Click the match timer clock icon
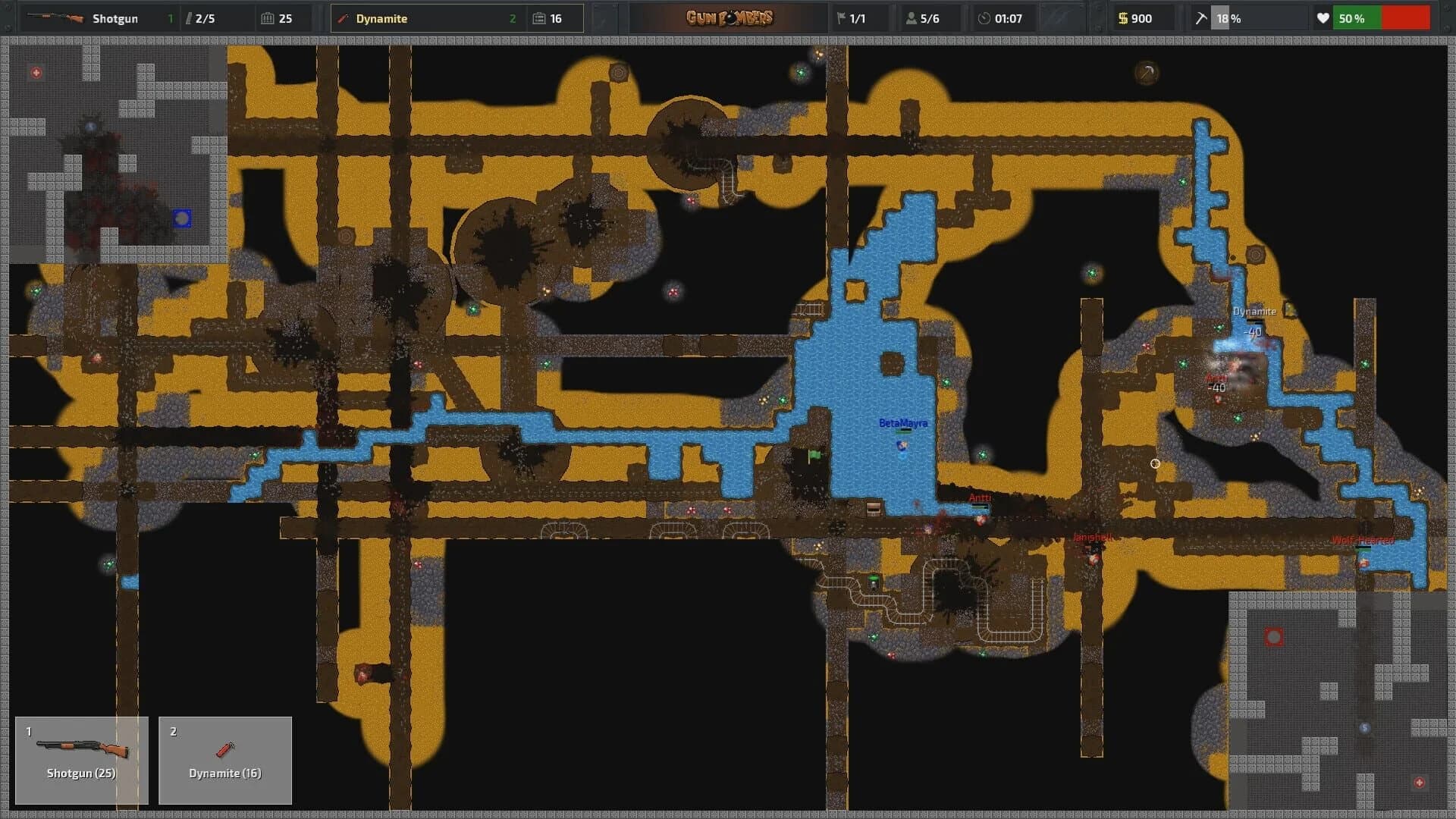1456x819 pixels. point(984,18)
